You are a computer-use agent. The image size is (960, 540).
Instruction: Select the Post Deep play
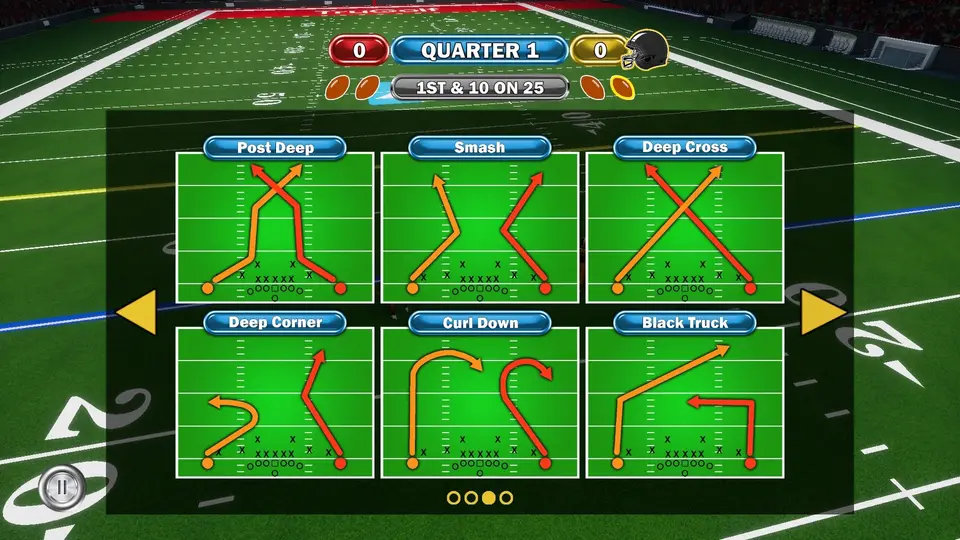point(275,227)
